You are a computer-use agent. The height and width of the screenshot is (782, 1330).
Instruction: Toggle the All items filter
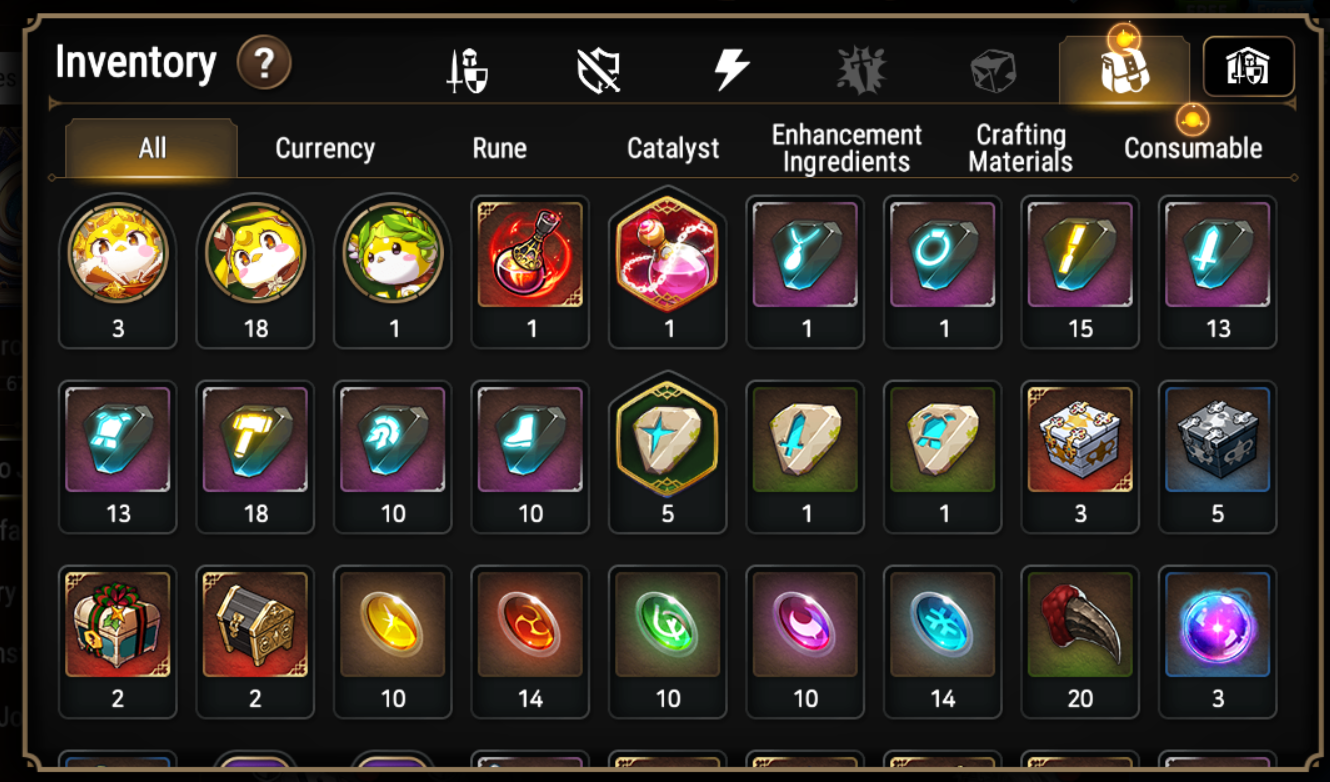point(148,148)
